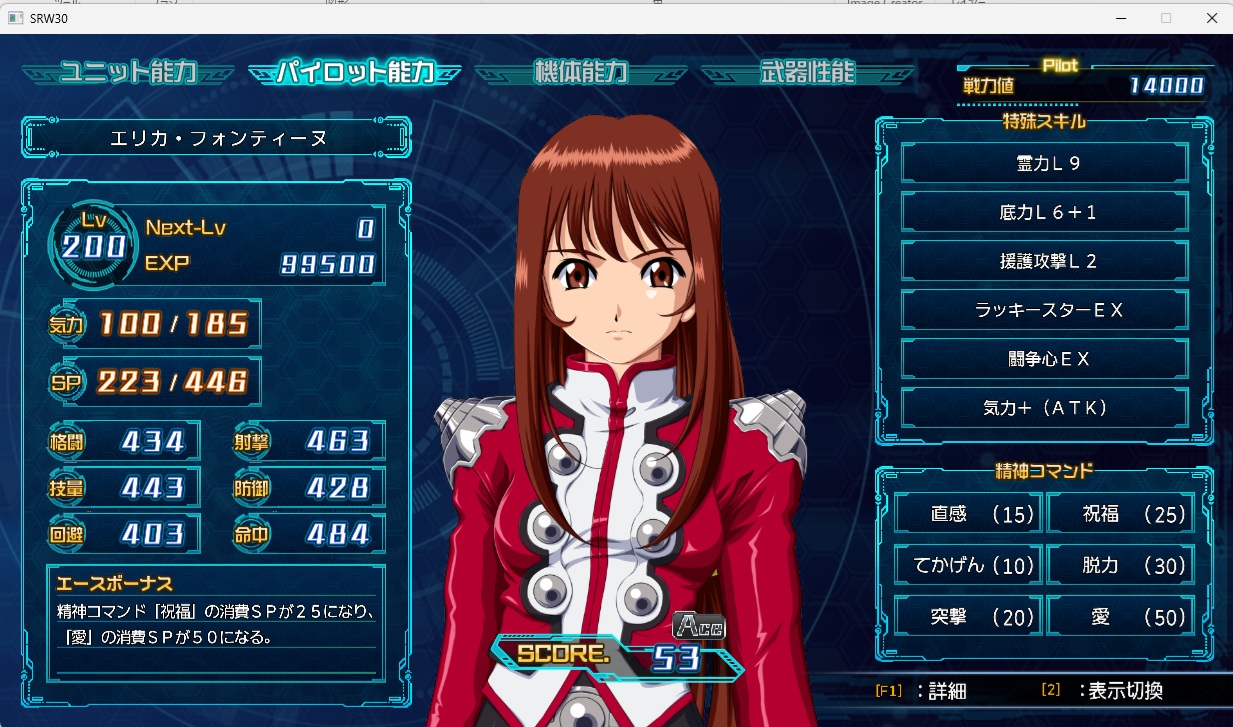Screen dimensions: 1233x727
Task: Click the てかげん spirit command
Action: click(x=968, y=565)
